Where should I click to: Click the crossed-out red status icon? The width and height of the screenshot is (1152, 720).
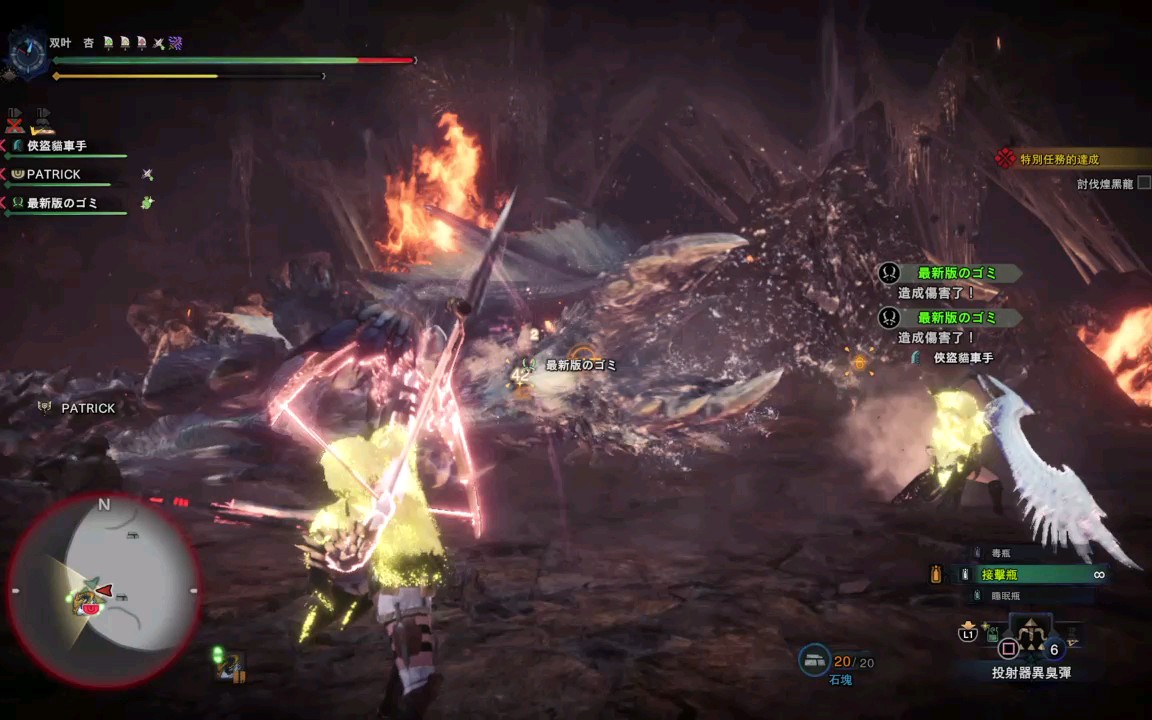tap(14, 121)
